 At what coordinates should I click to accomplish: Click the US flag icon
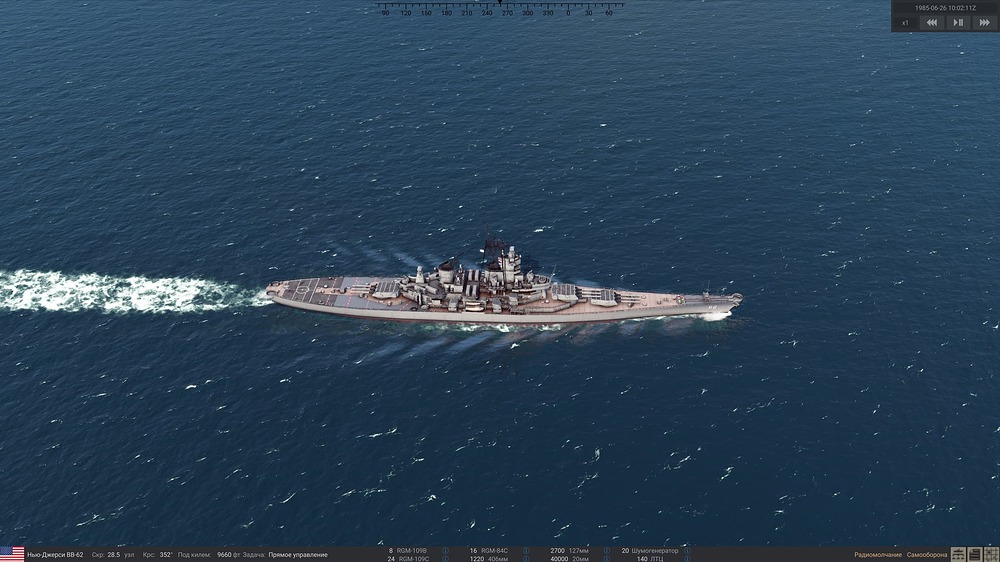coord(12,554)
